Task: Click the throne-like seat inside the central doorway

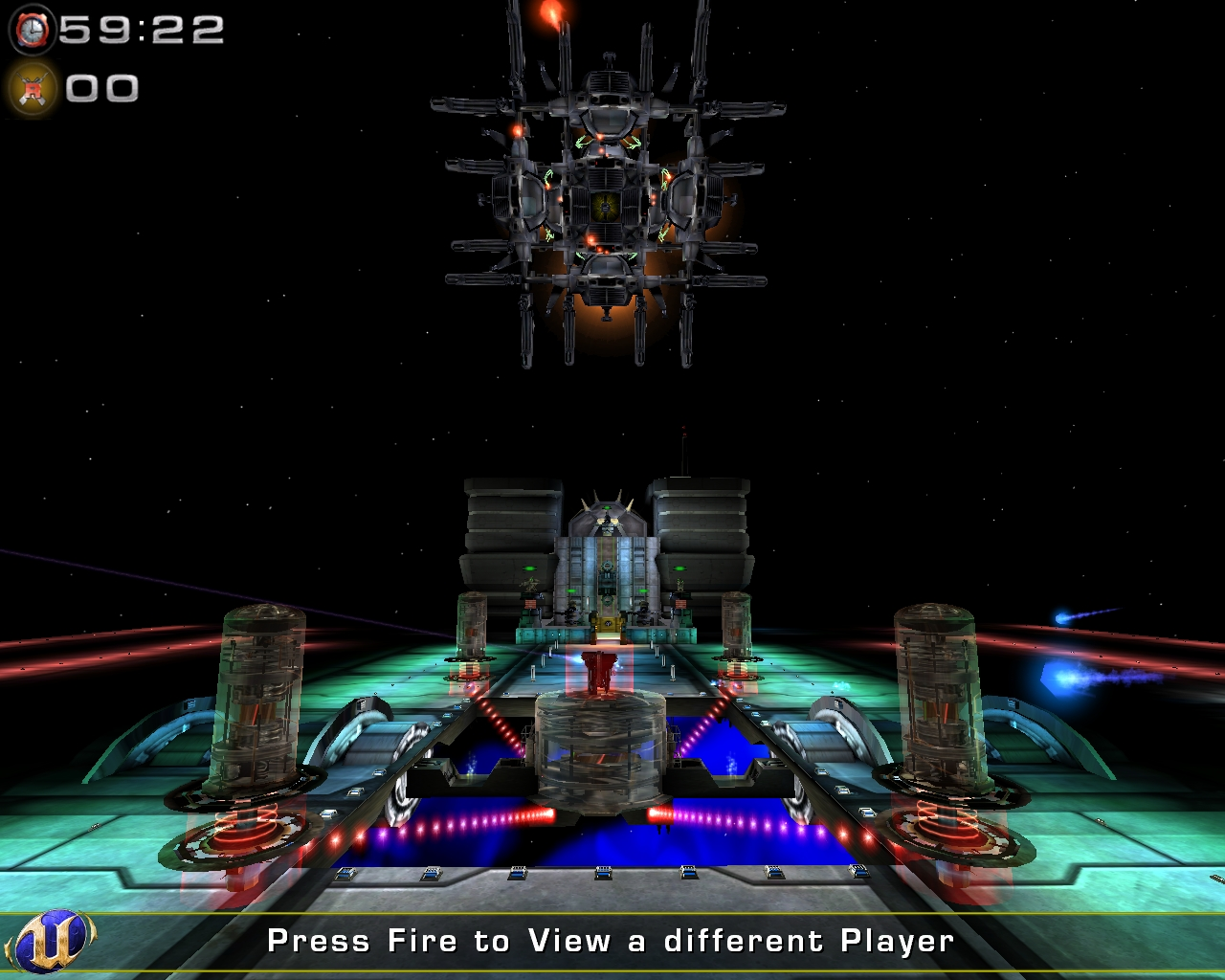Action: coord(607,624)
